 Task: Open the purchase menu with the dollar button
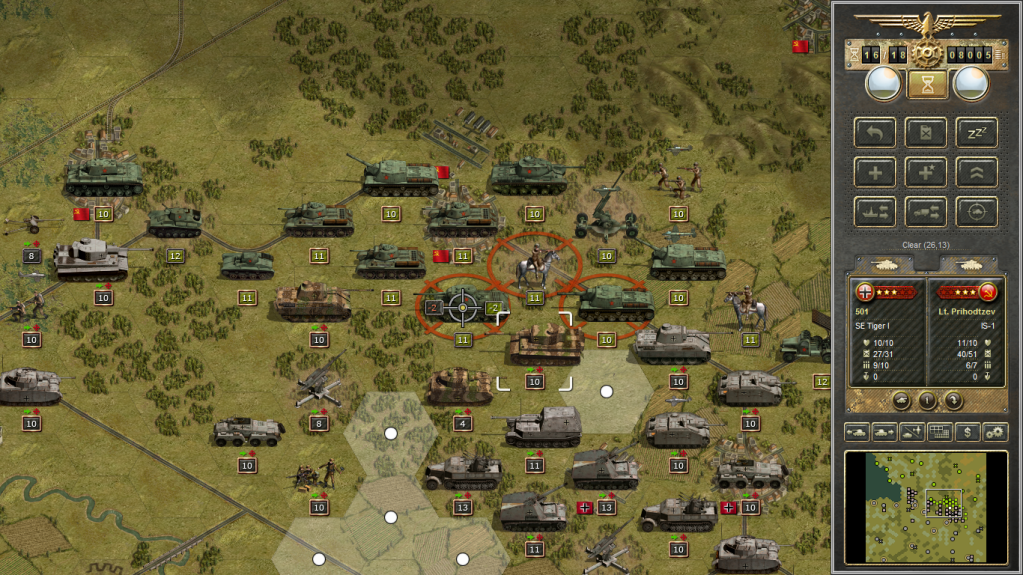[967, 432]
